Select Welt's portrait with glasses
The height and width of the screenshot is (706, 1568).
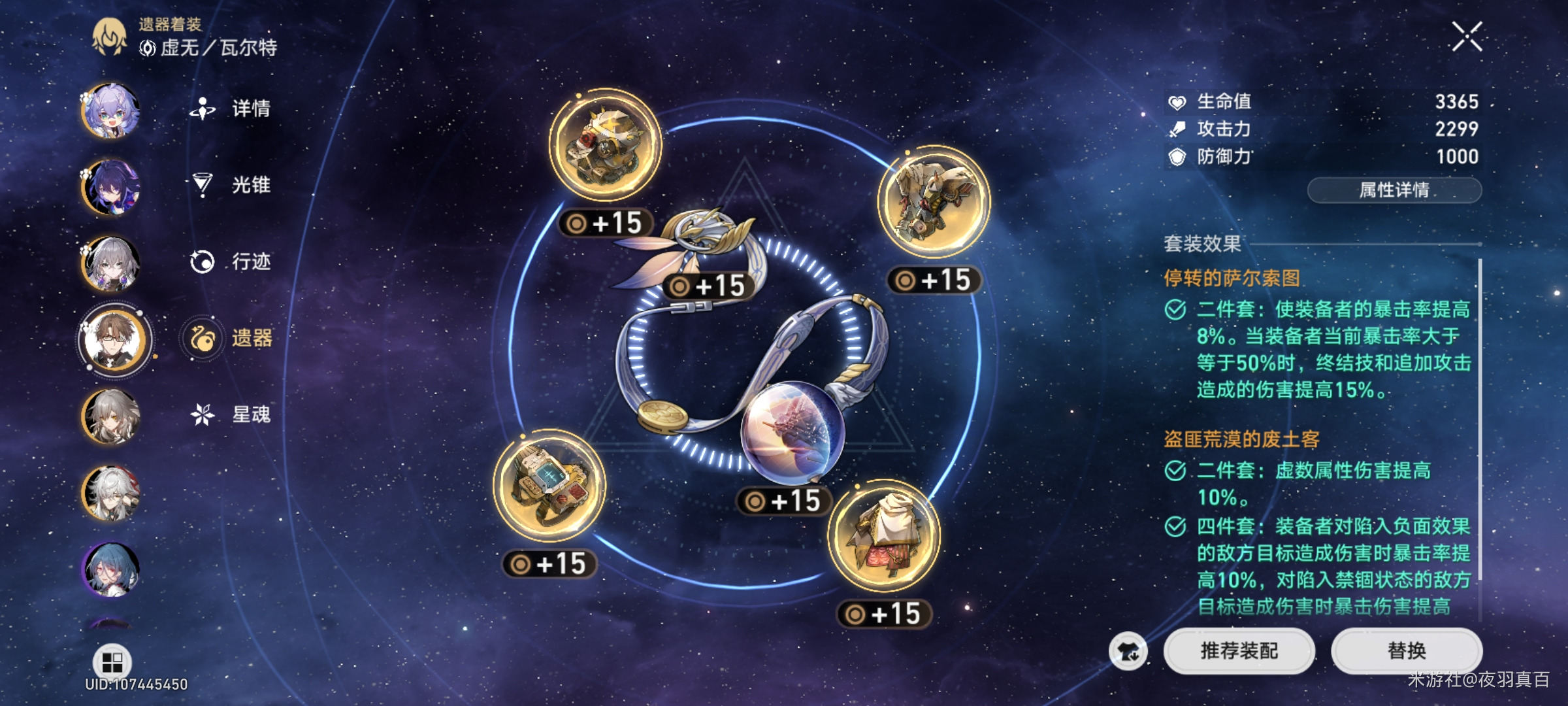[115, 339]
